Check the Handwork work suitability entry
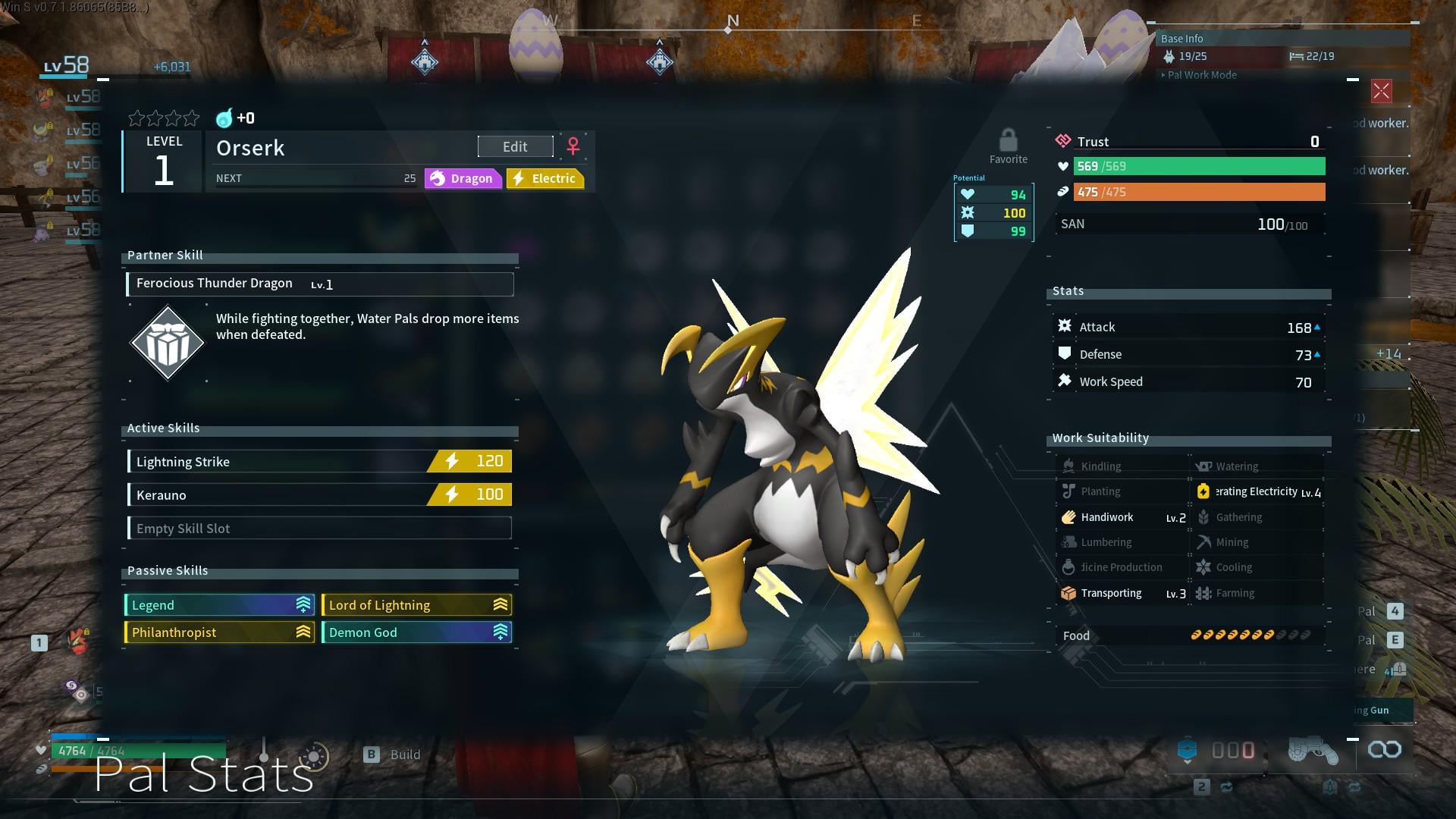Viewport: 1456px width, 819px height. [1122, 517]
